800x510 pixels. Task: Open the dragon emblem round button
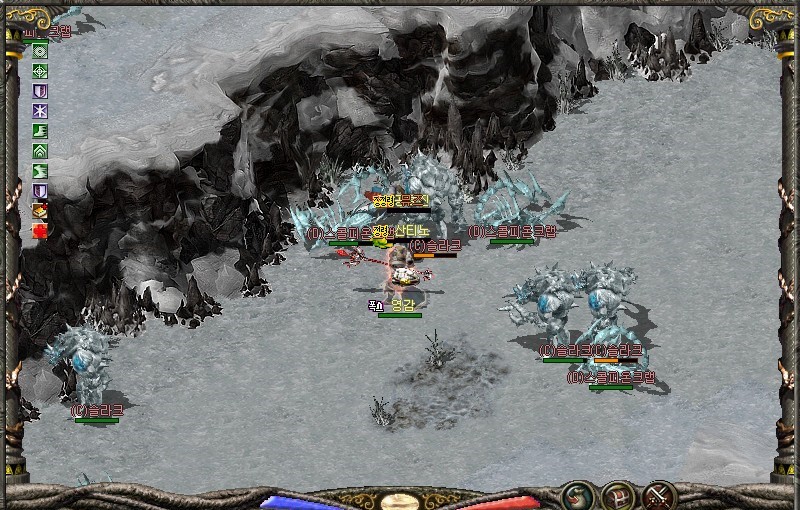click(575, 493)
